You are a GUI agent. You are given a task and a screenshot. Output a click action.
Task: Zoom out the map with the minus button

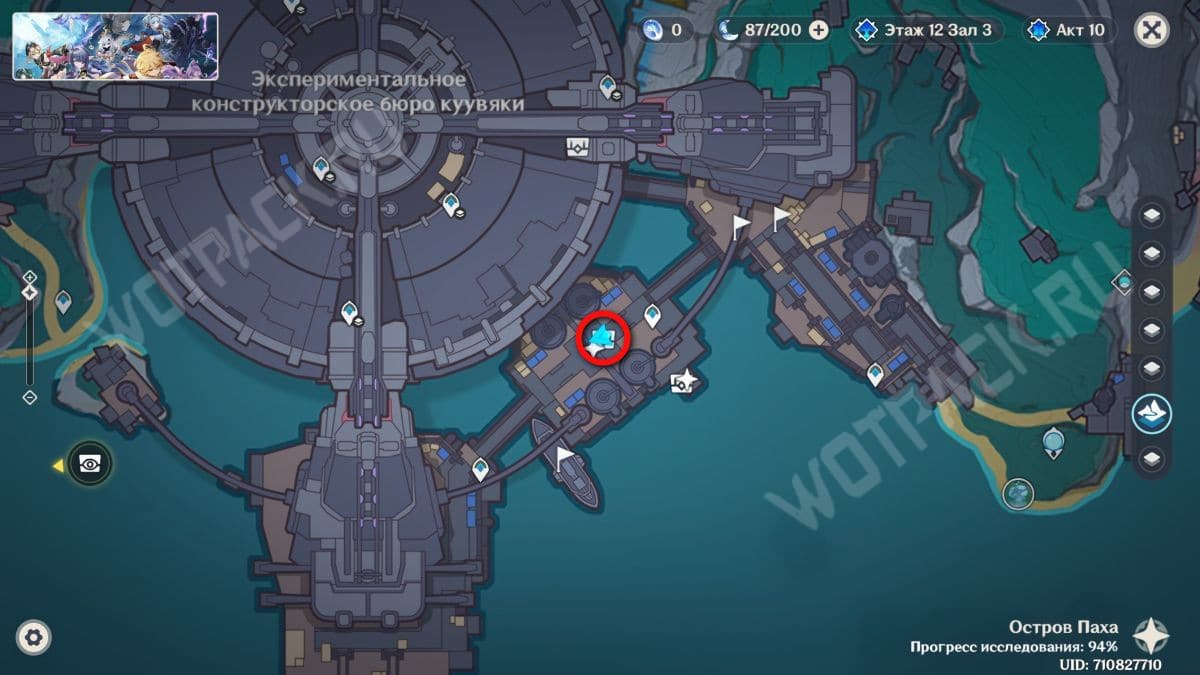(30, 397)
